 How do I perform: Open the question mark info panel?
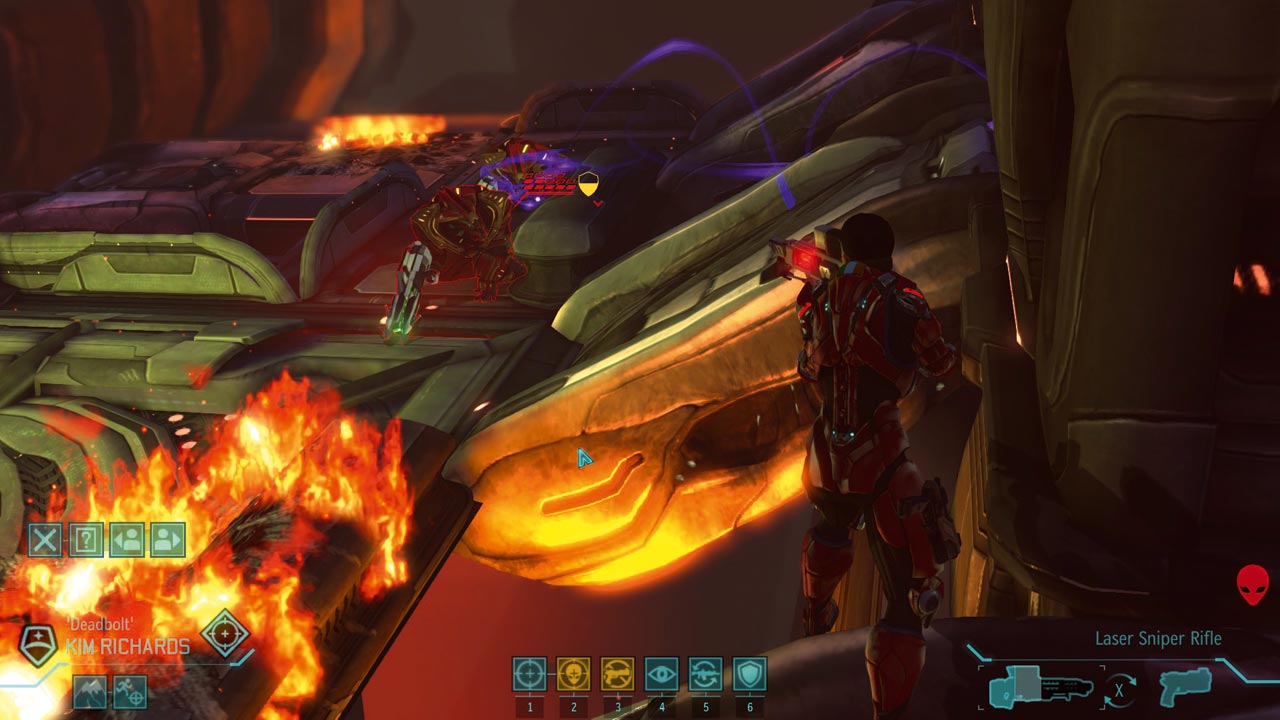[86, 540]
